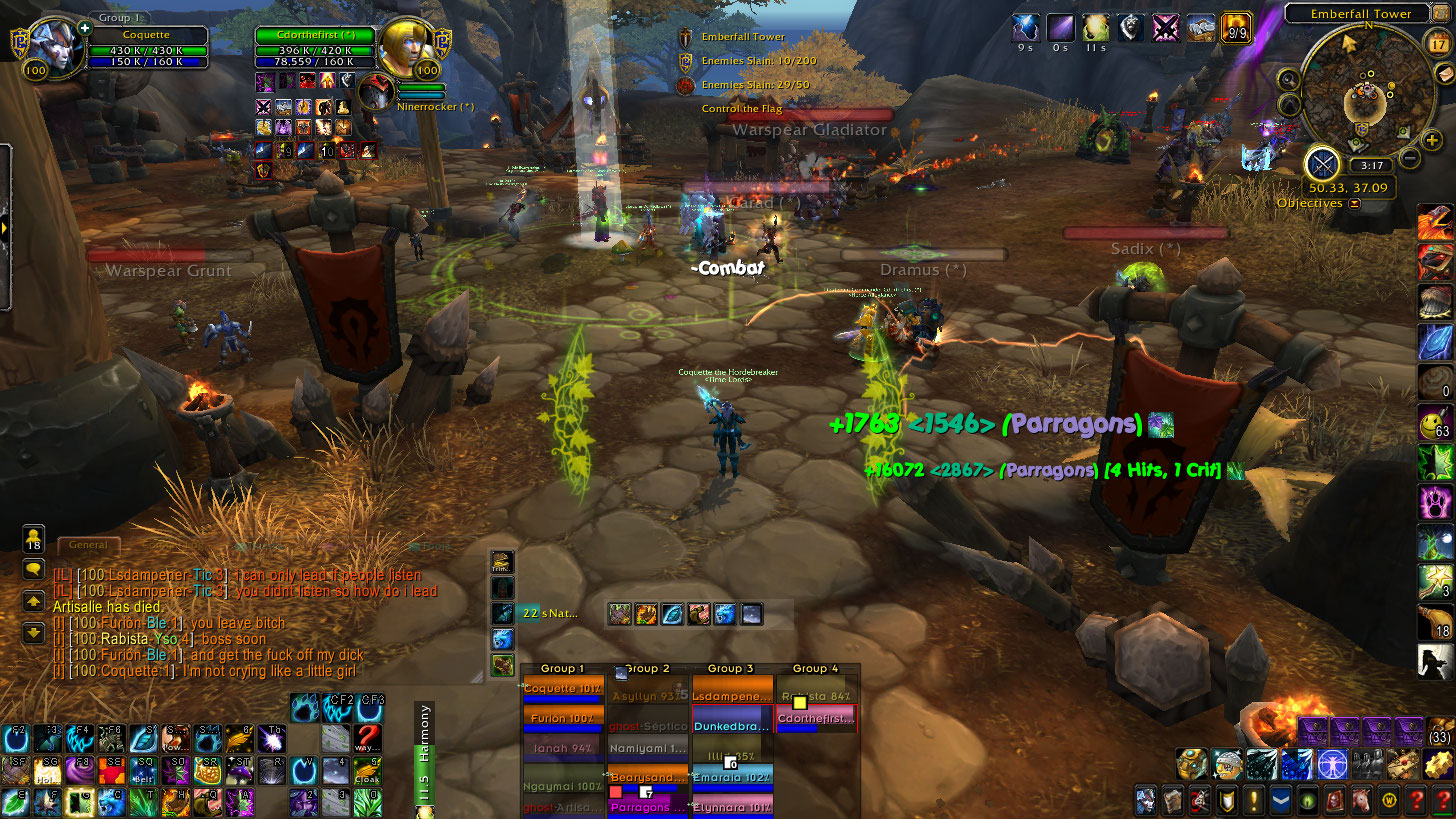This screenshot has height=819, width=1456.
Task: Activate the Vitruvian figure ability icon
Action: coord(1331,763)
